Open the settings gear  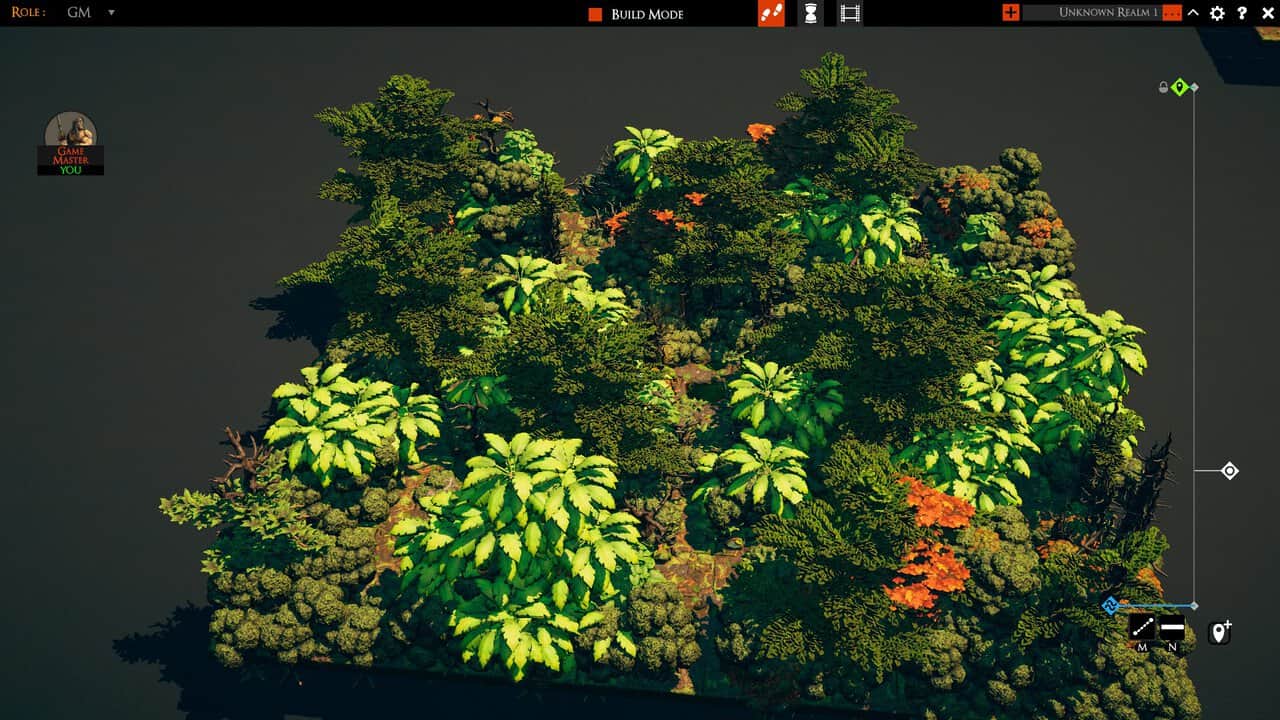click(x=1217, y=13)
